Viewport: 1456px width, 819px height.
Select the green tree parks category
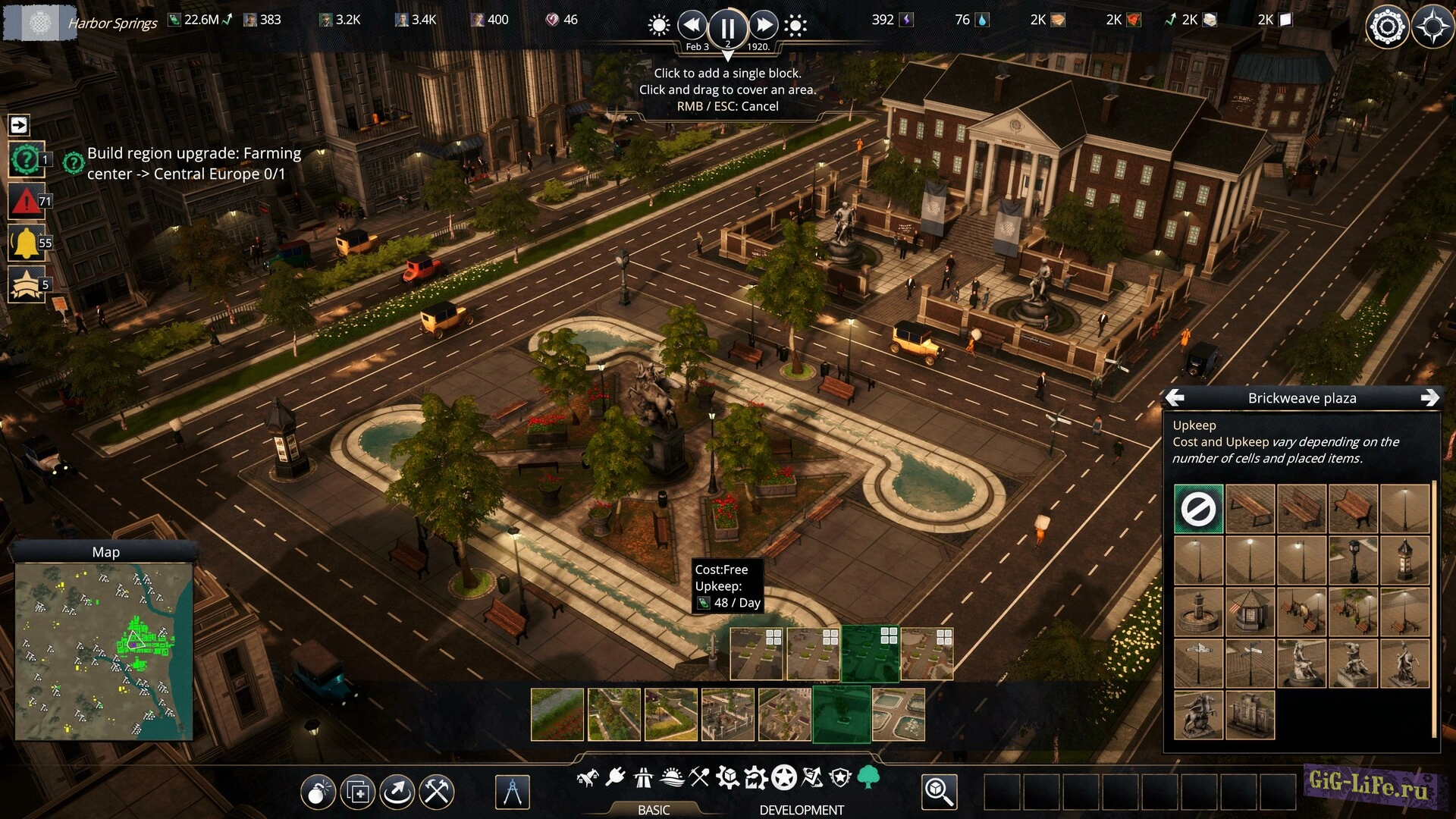coord(868,777)
